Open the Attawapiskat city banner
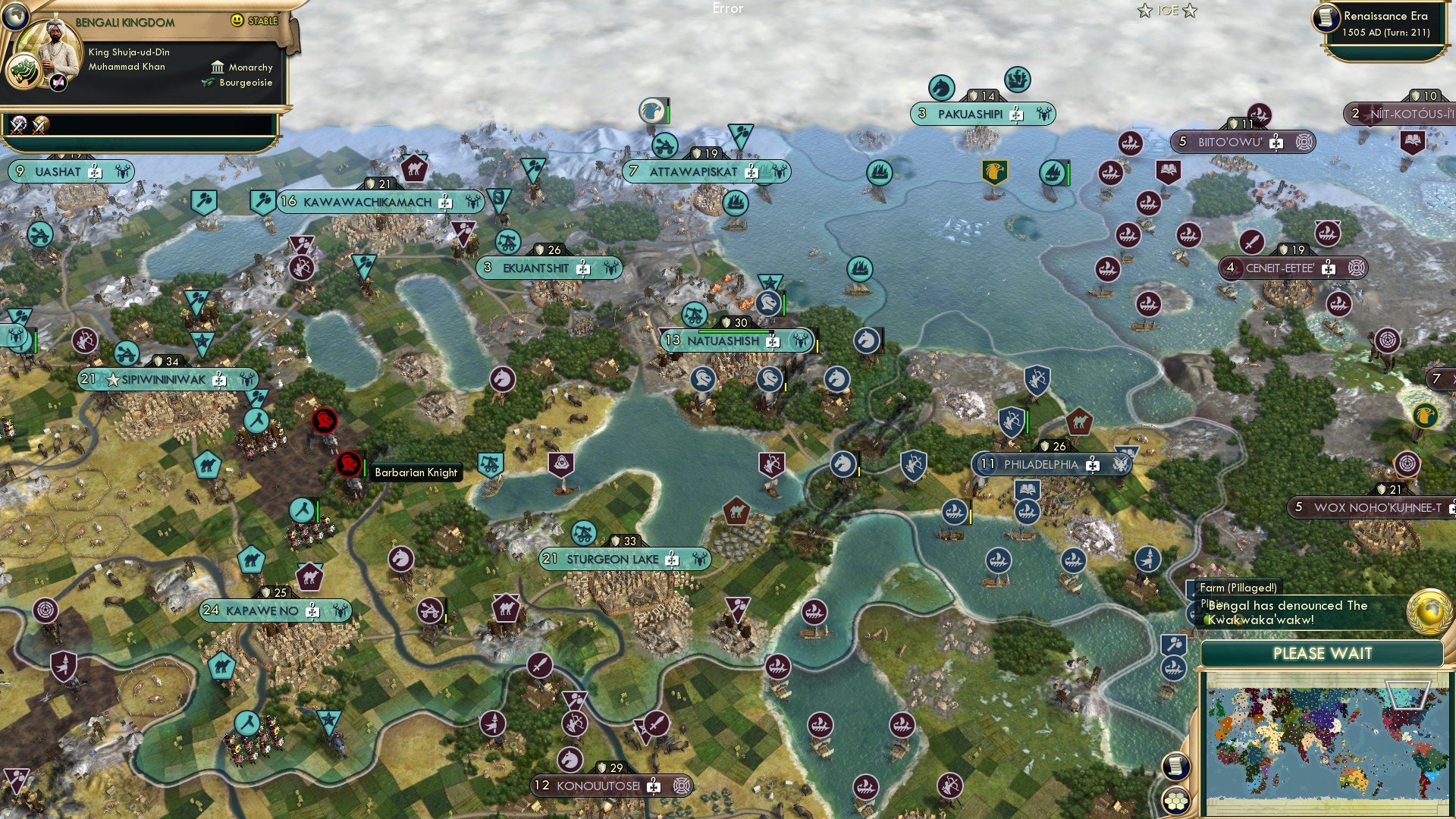1456x819 pixels. point(694,171)
